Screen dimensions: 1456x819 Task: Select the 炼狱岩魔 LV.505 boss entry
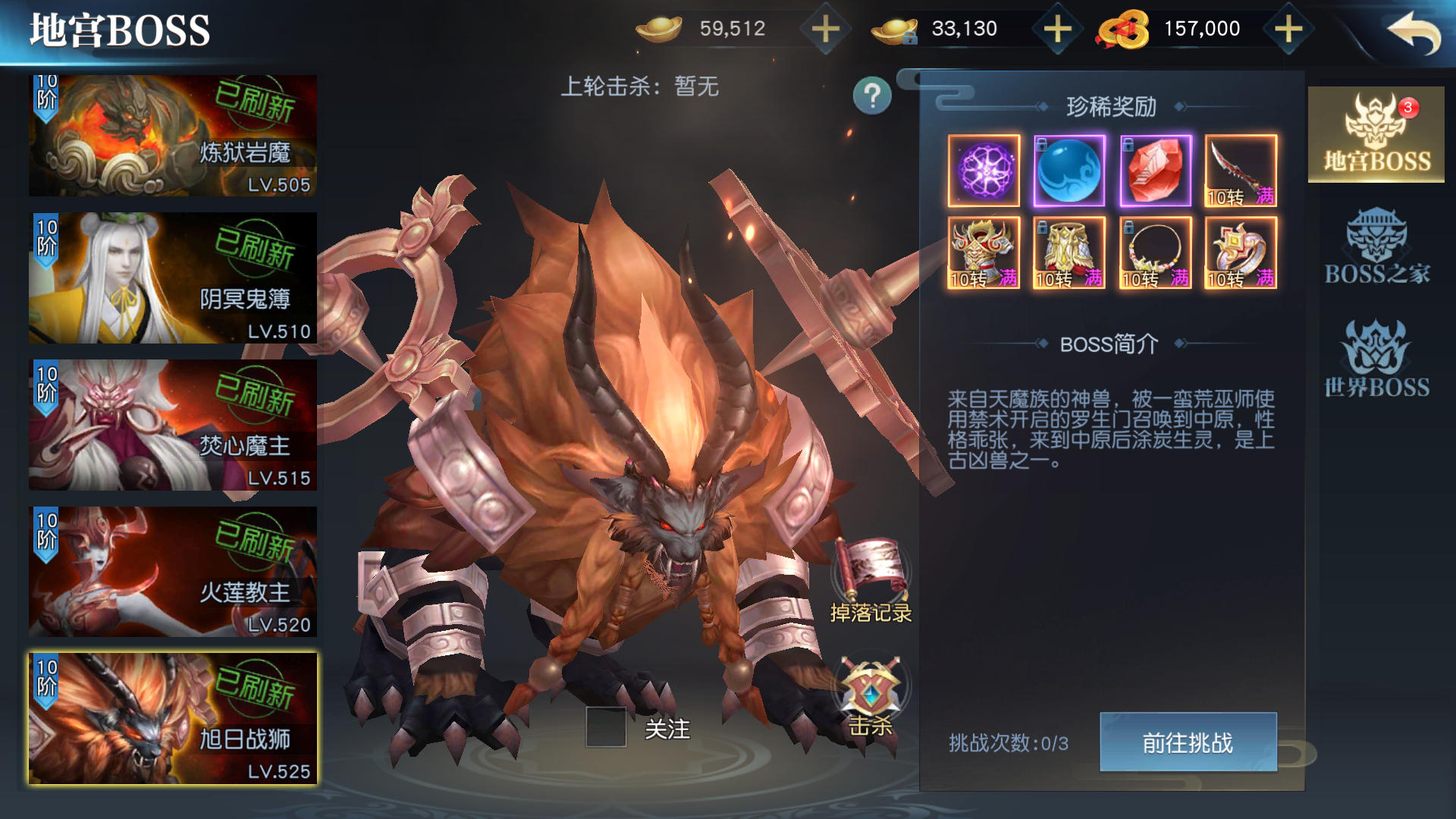(x=173, y=135)
